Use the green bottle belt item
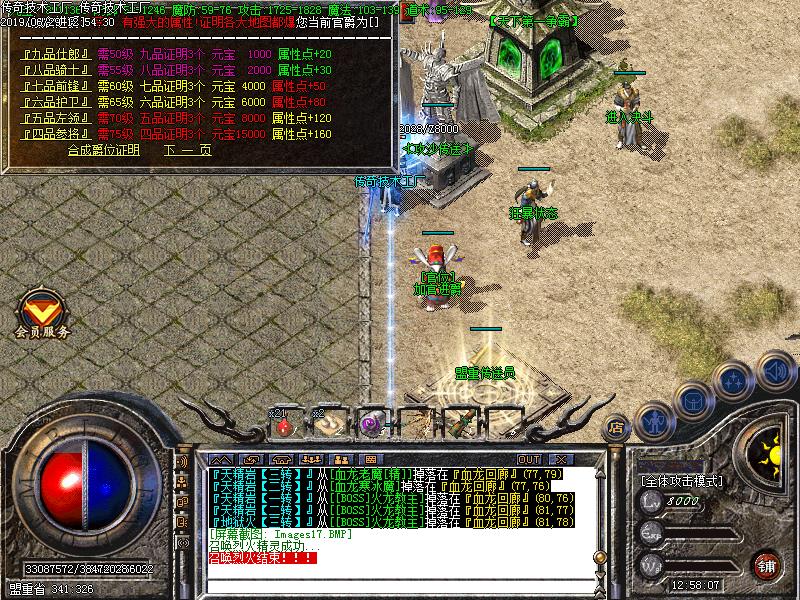The height and width of the screenshot is (600, 800). (x=460, y=425)
